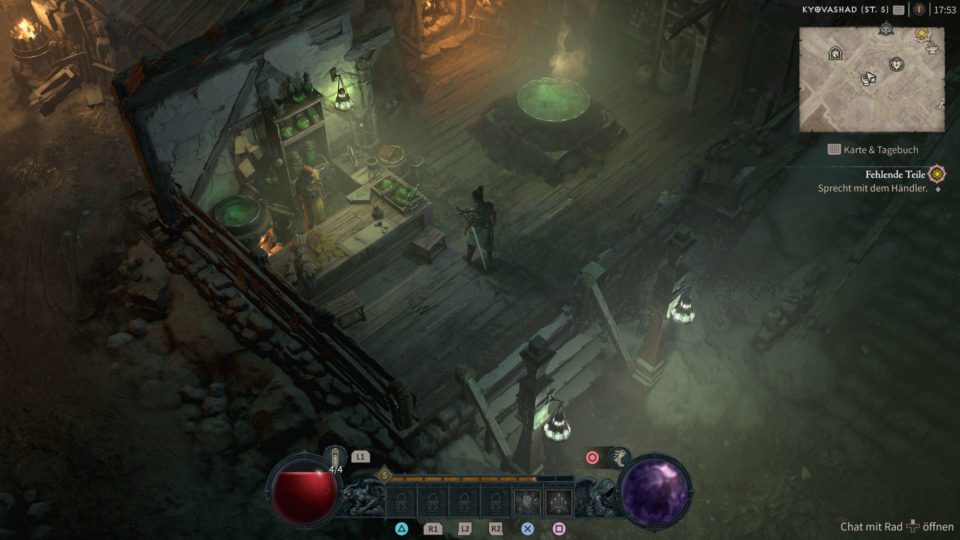
Task: Activate the rightmost skill slot with spikes
Action: pyautogui.click(x=560, y=501)
